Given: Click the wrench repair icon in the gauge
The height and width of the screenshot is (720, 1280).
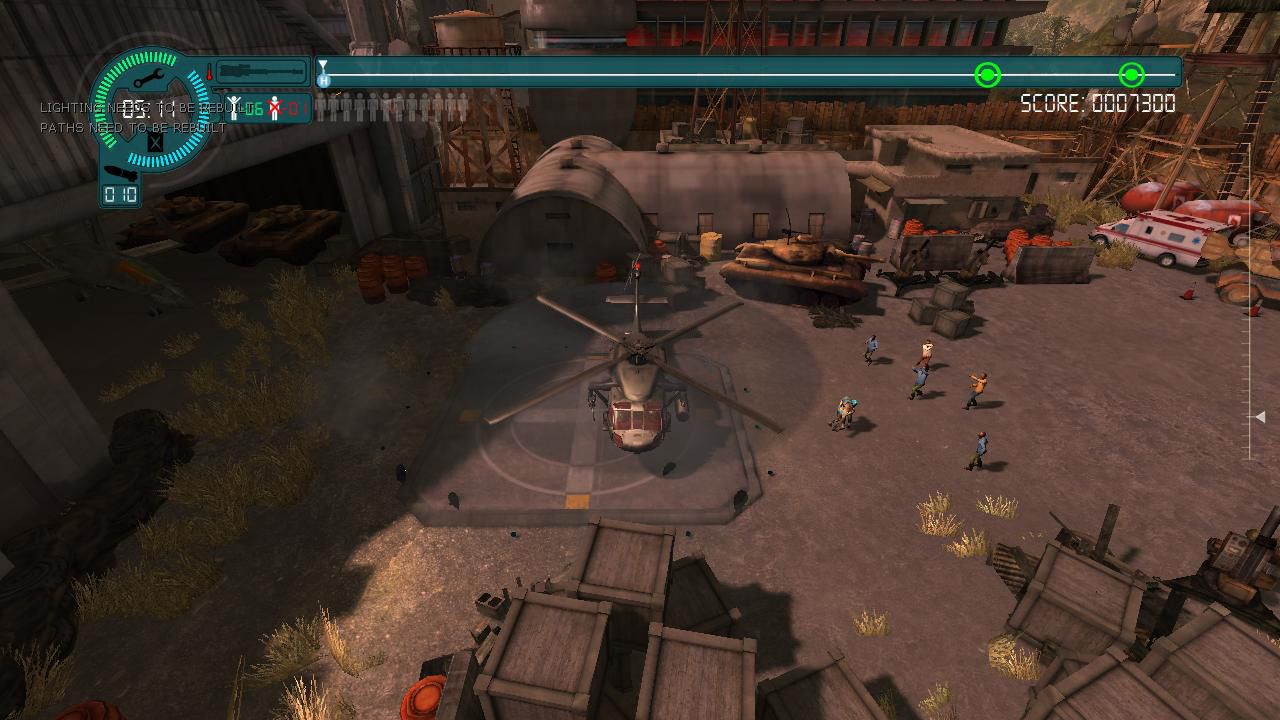Looking at the screenshot, I should [x=152, y=79].
